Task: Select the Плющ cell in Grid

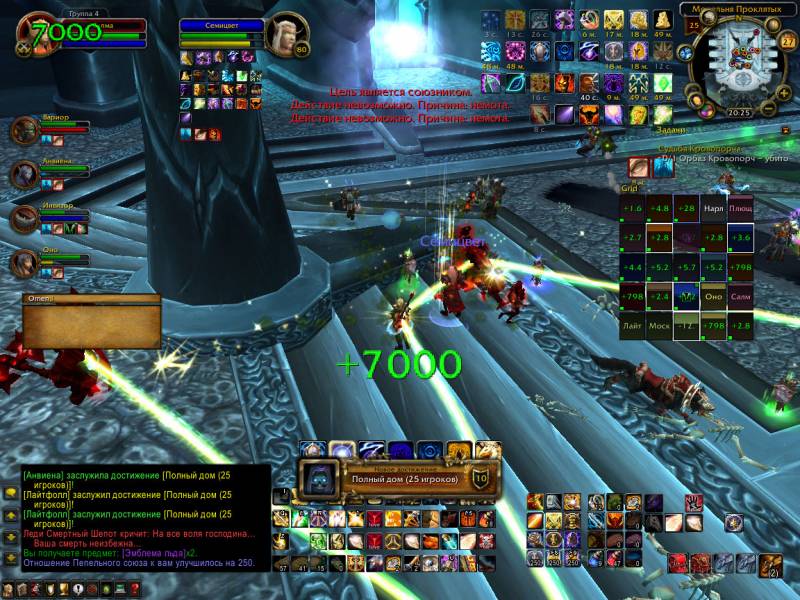Action: [x=740, y=210]
